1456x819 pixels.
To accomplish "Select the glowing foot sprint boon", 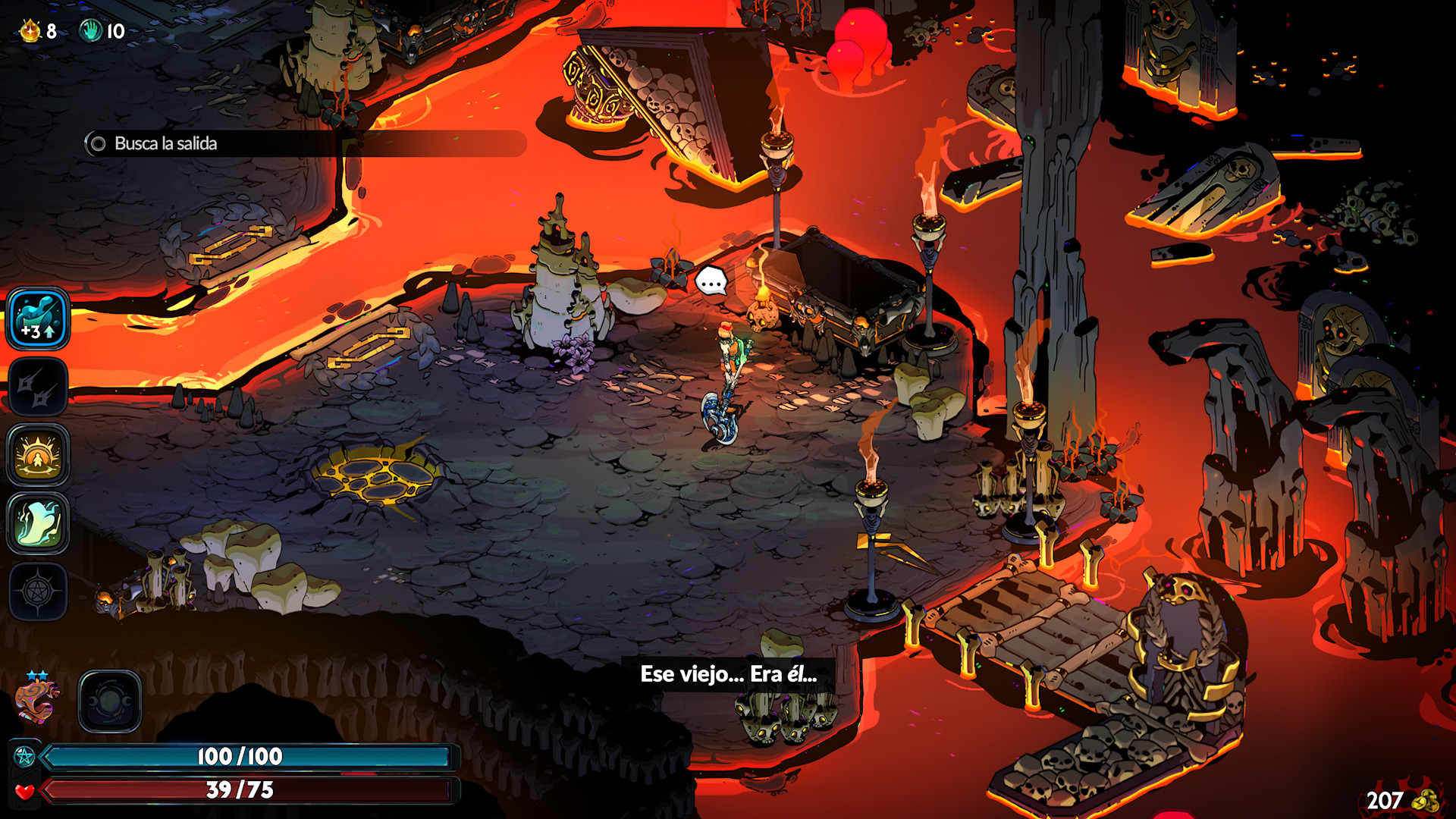I will tap(38, 523).
